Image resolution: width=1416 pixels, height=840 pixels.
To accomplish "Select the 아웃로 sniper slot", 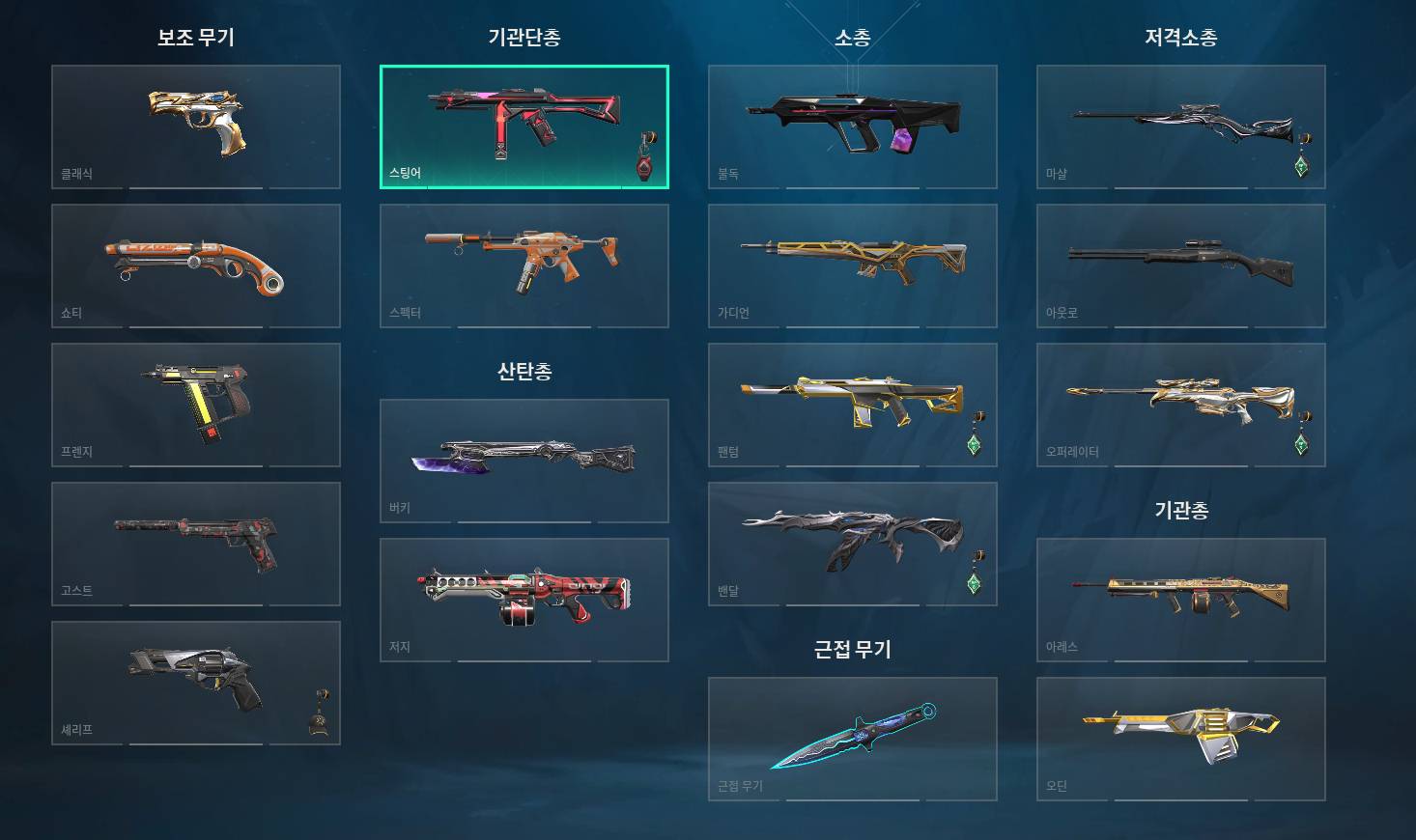I will point(1181,266).
